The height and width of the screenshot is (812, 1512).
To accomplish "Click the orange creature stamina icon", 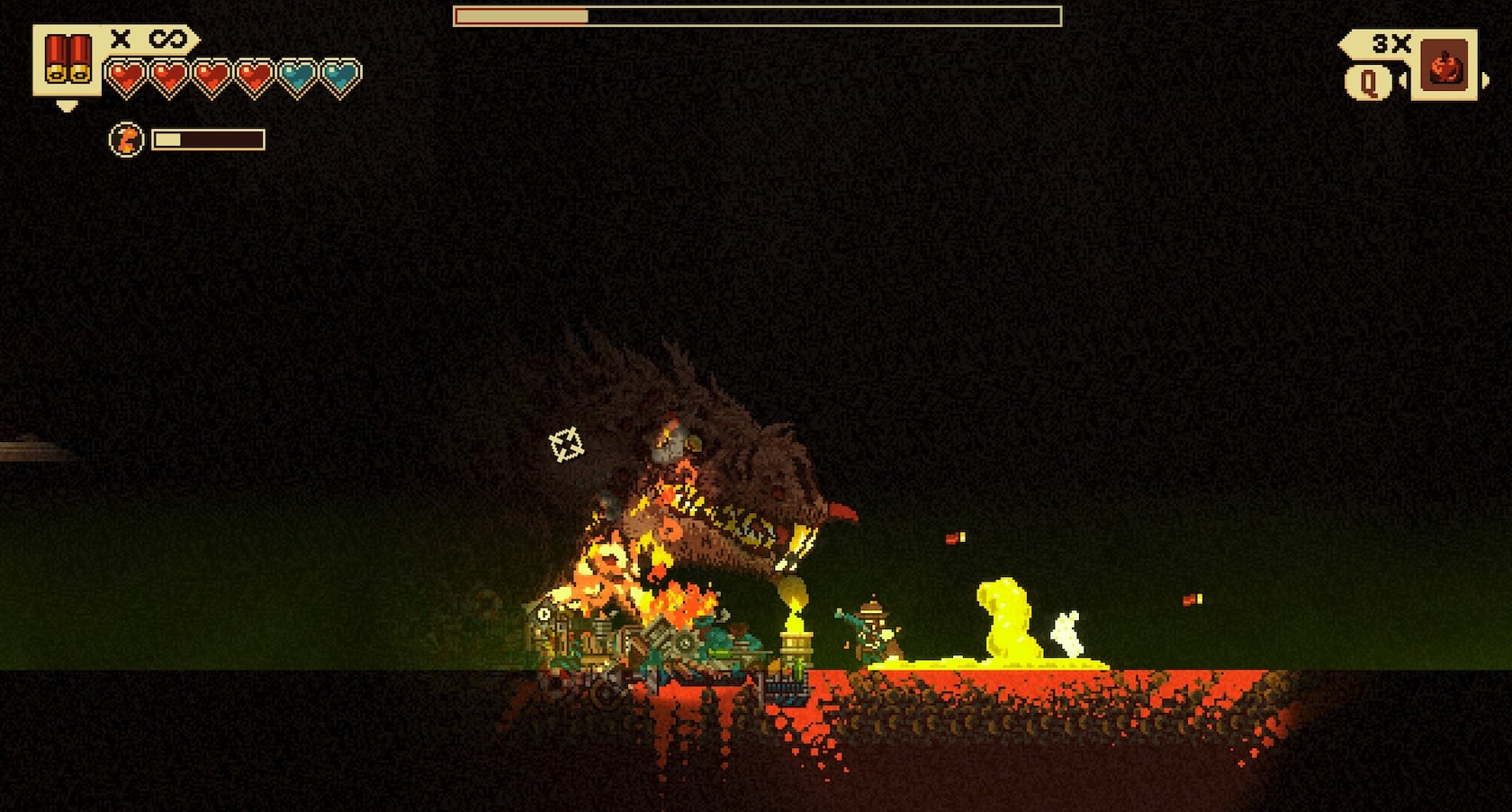I will point(126,140).
